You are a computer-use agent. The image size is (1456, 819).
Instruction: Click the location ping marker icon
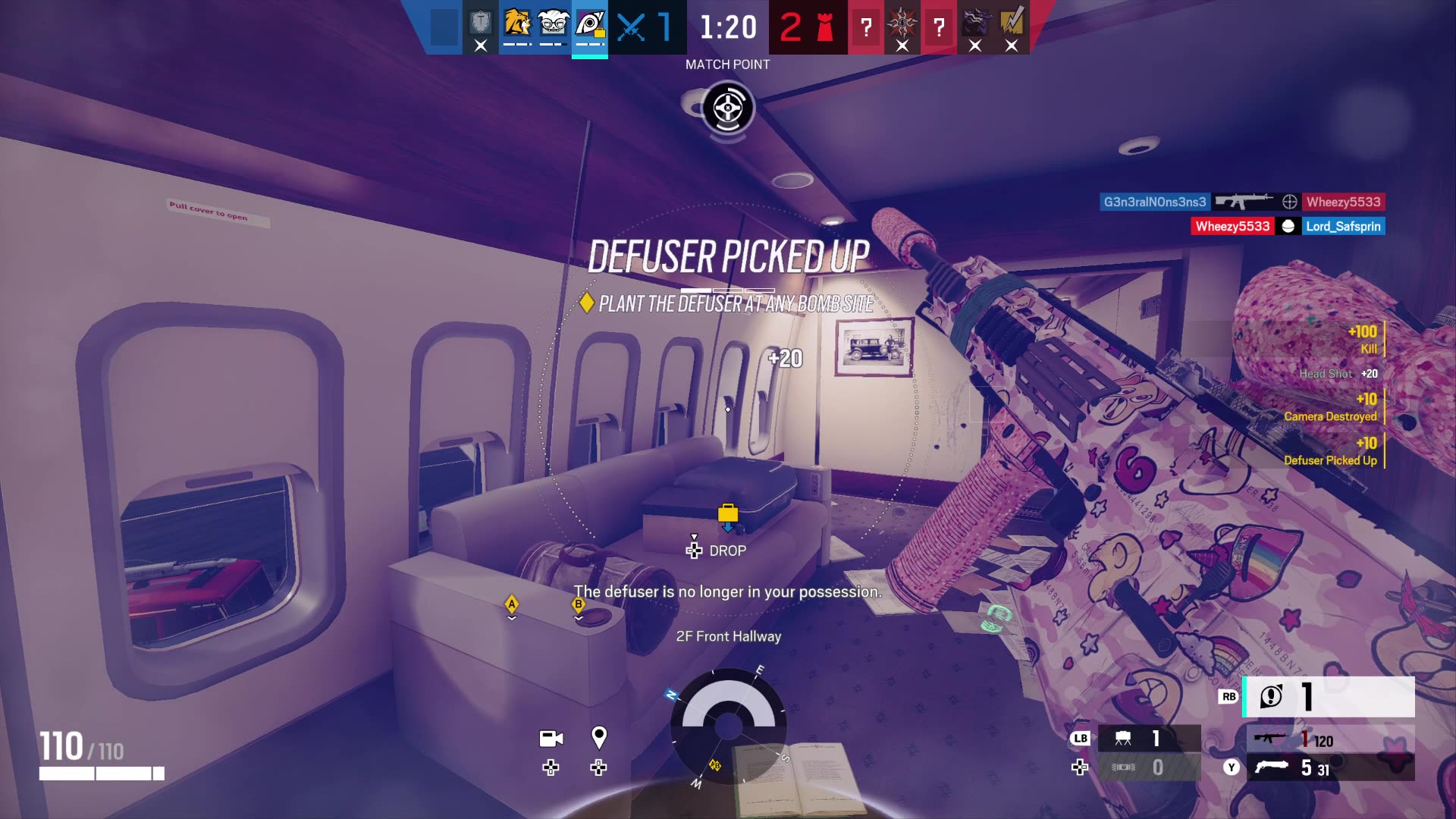(599, 736)
